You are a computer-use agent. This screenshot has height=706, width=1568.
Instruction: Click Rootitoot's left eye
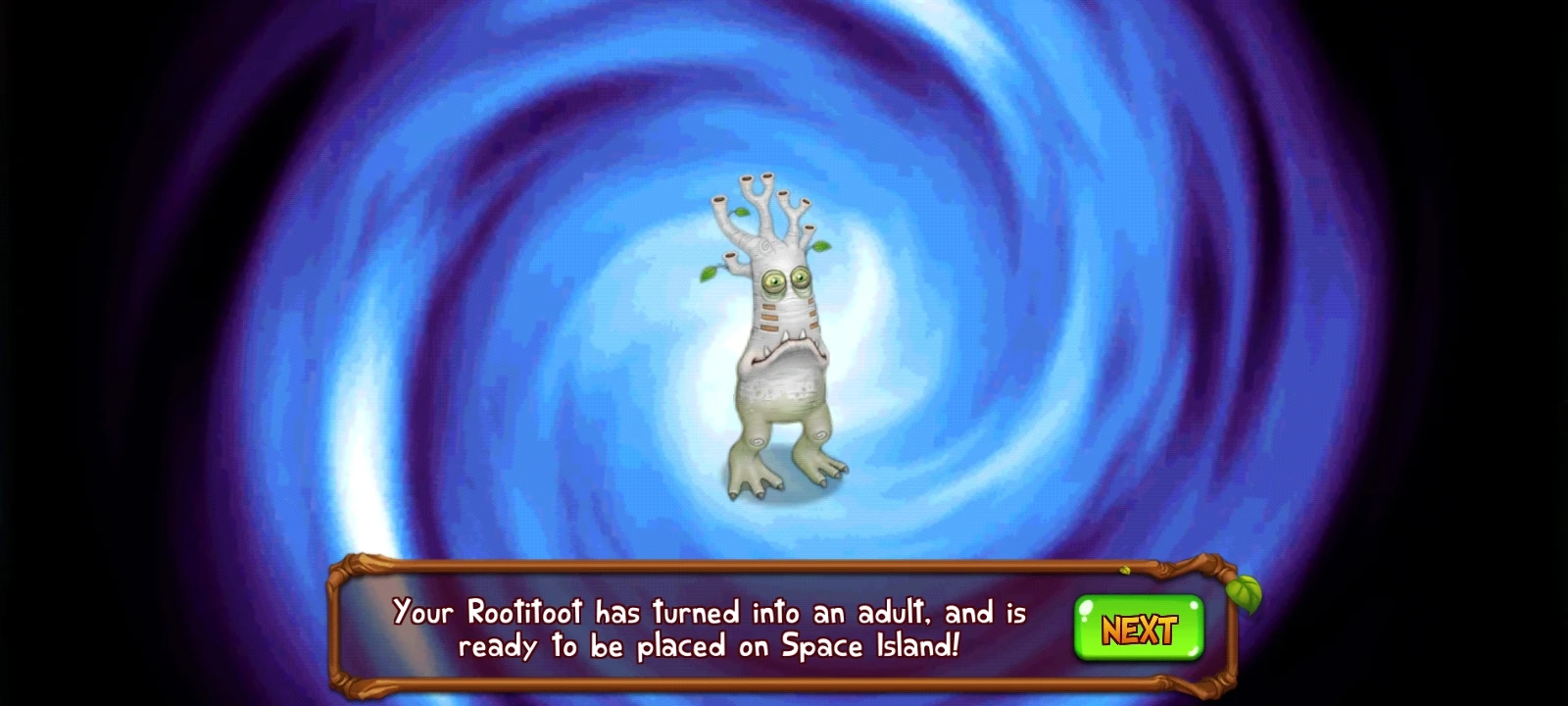click(x=774, y=281)
